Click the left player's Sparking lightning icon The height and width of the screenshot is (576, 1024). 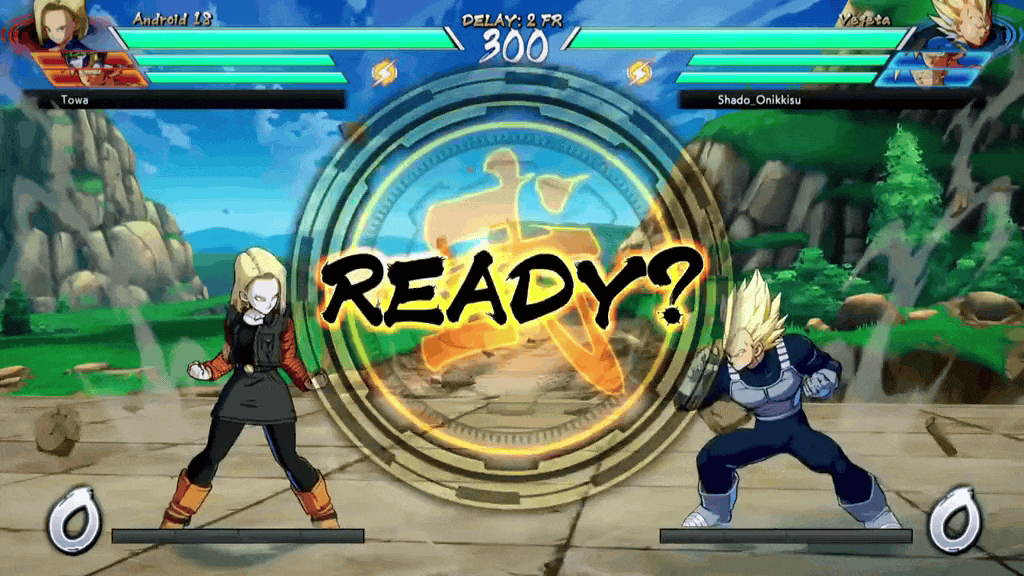coord(384,72)
